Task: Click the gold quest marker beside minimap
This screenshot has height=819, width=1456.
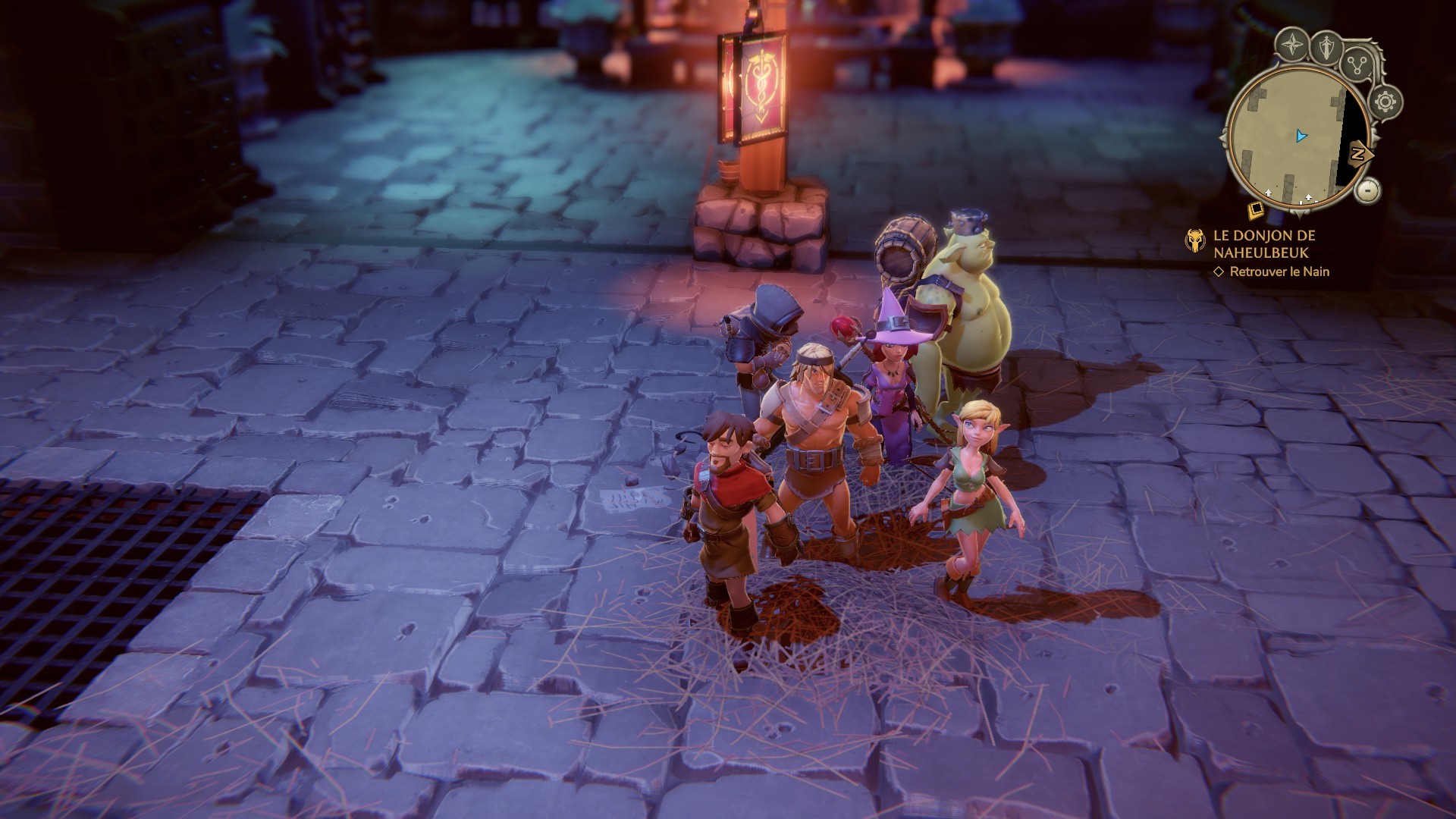Action: [x=1256, y=209]
